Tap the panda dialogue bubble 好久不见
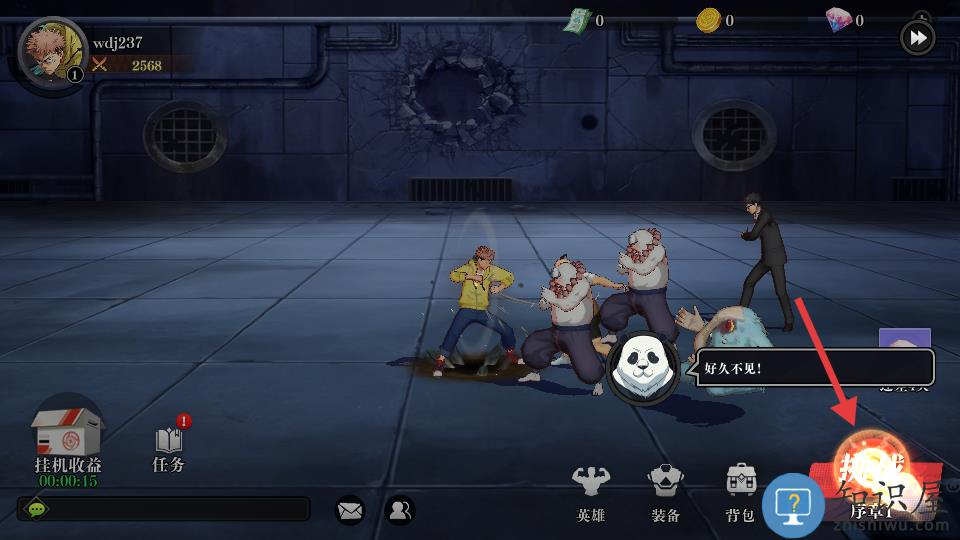Image resolution: width=960 pixels, height=540 pixels. point(812,367)
